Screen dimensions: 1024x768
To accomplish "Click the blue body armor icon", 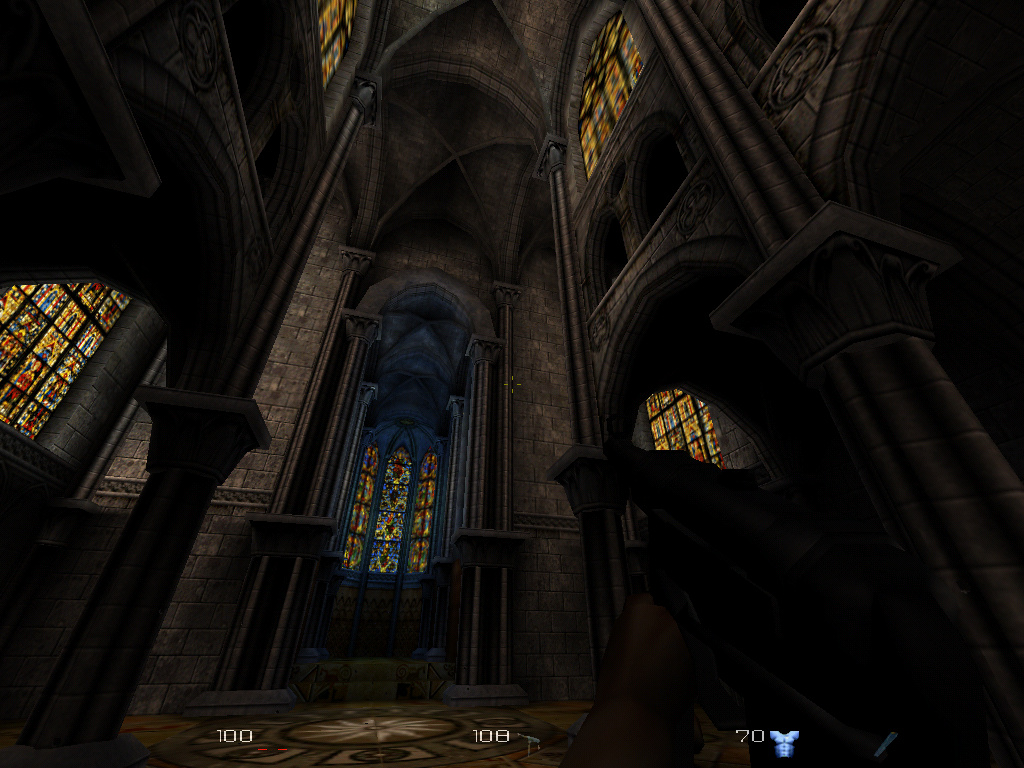I will pos(784,742).
